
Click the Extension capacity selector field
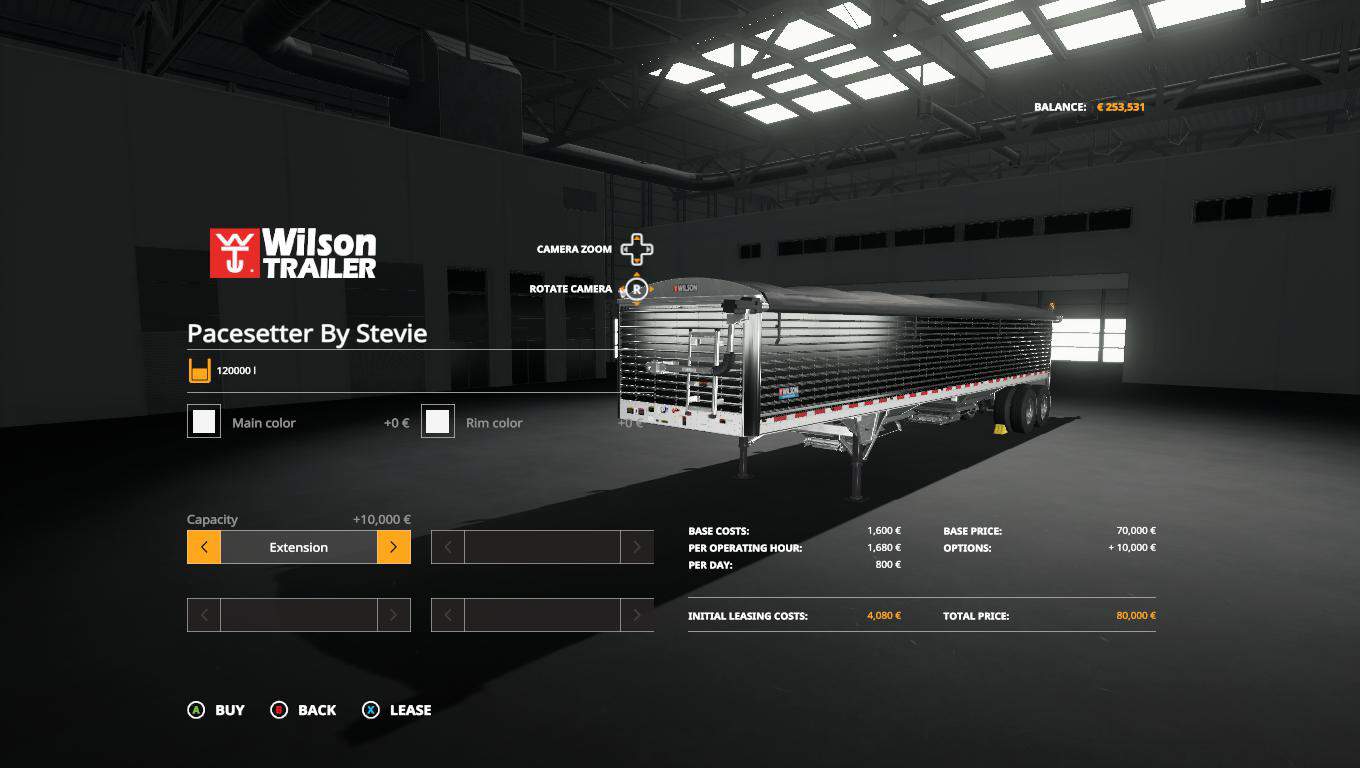[x=298, y=547]
